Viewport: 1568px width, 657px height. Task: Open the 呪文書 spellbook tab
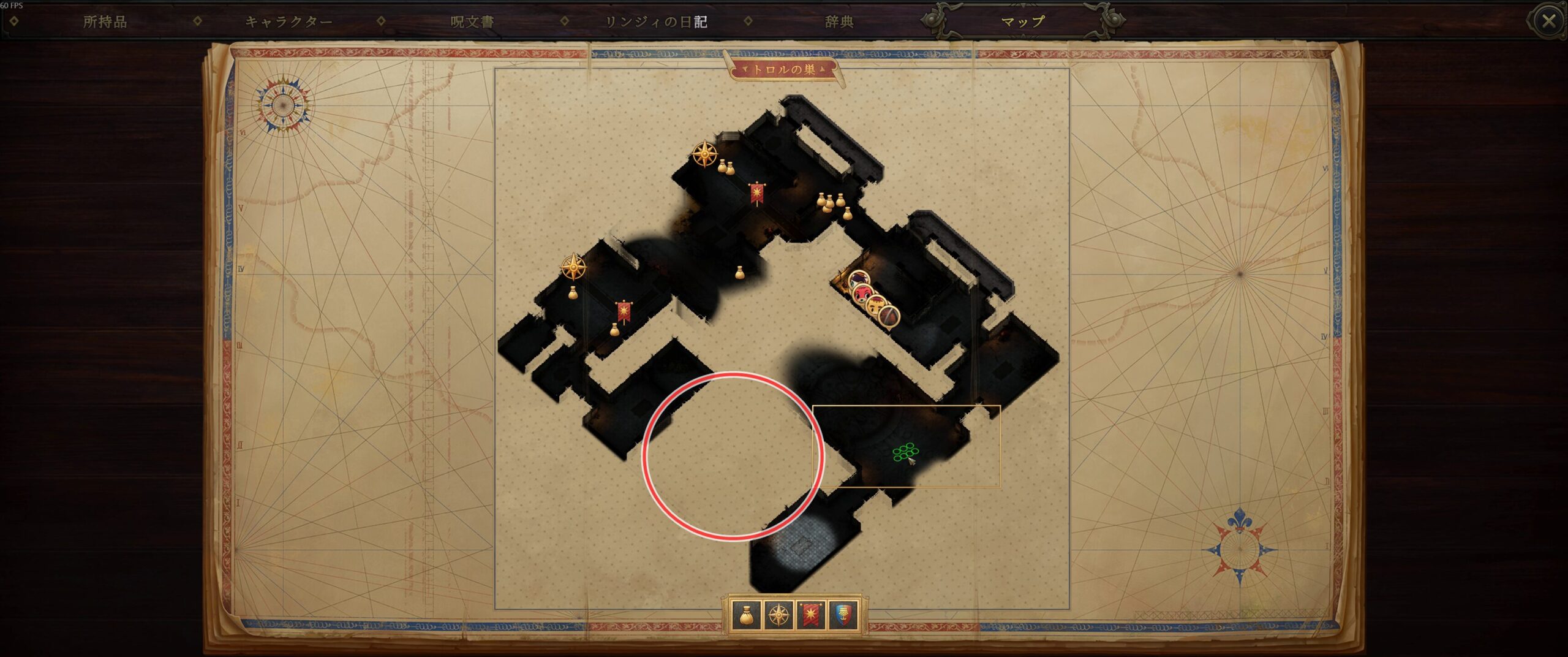coord(472,22)
